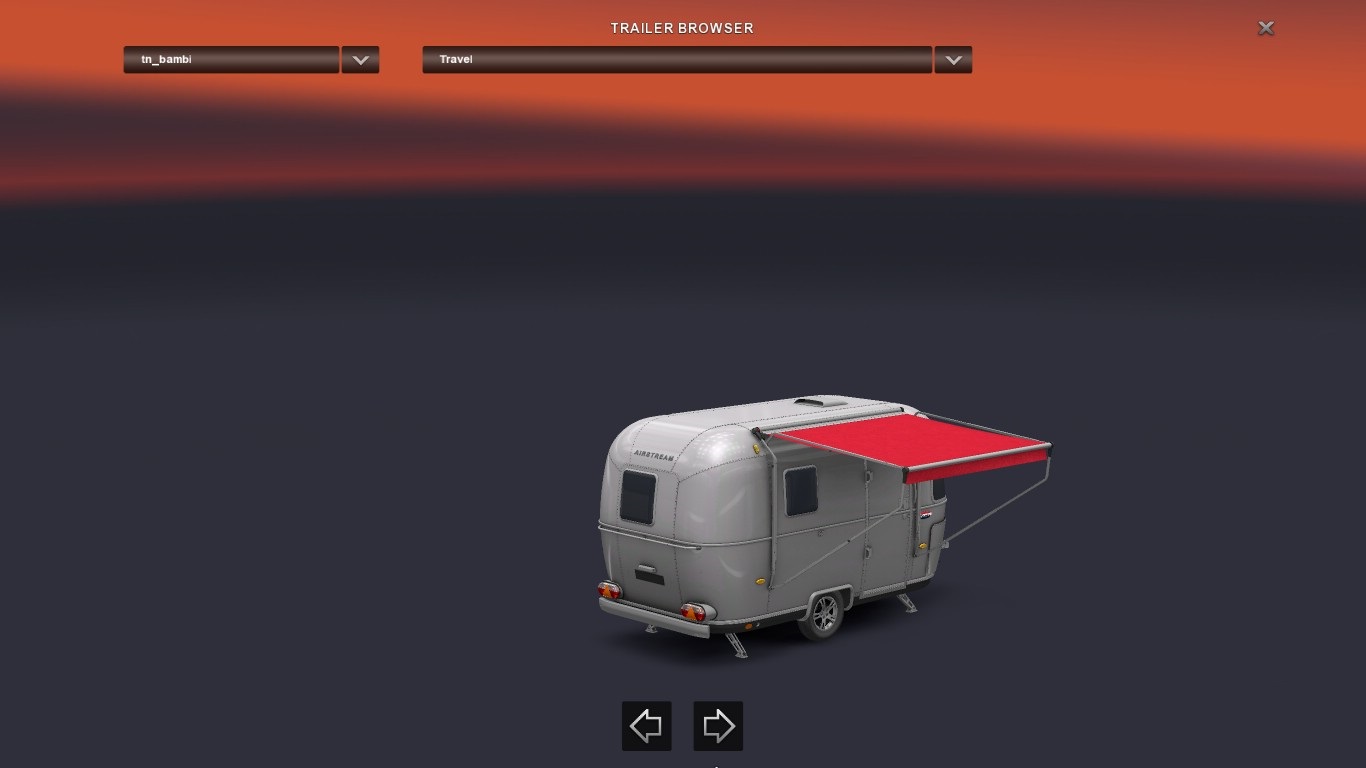Expand the Travel dropdown arrow
The image size is (1366, 768).
tap(953, 60)
